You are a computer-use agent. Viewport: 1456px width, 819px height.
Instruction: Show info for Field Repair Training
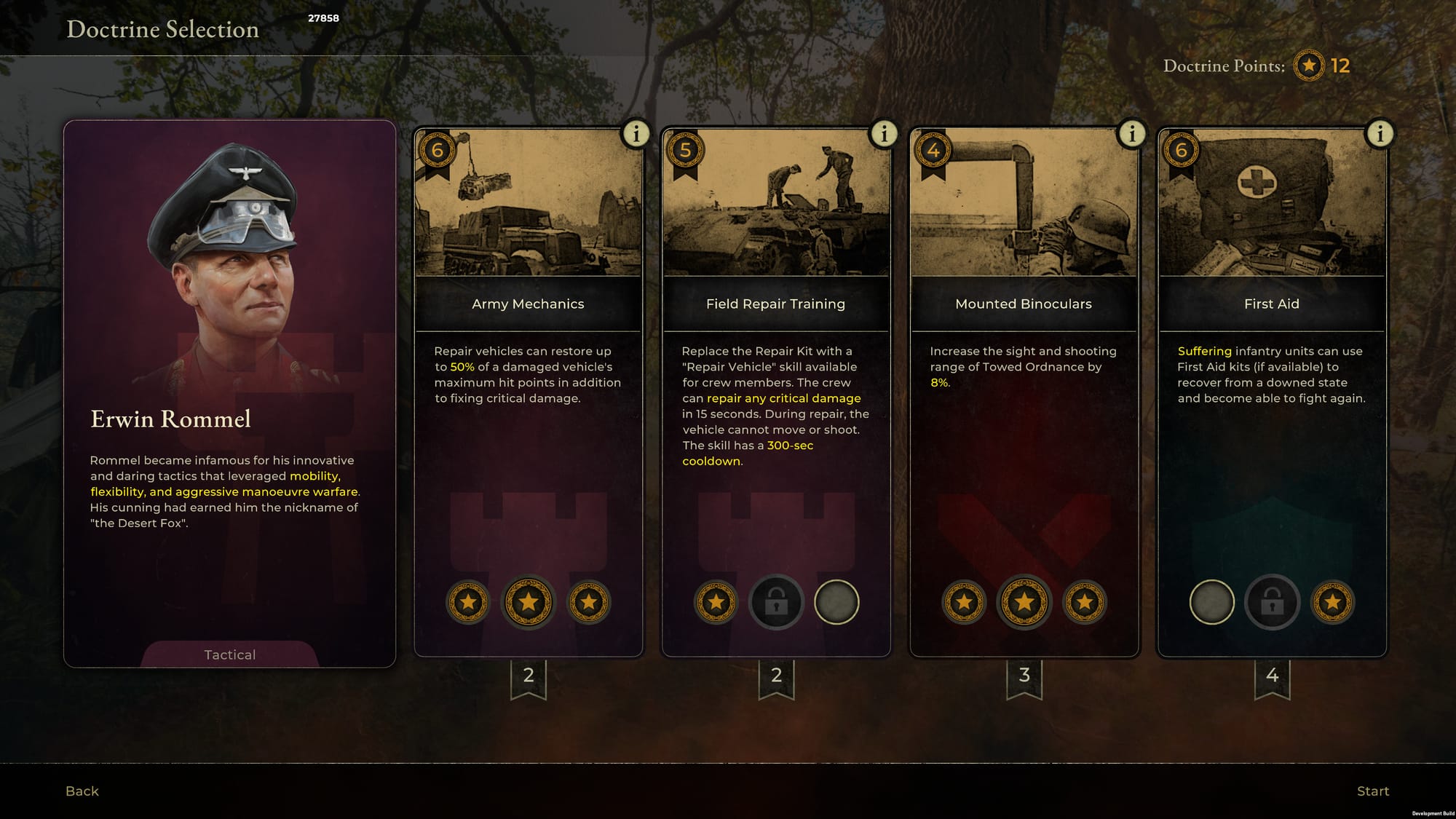pos(884,134)
